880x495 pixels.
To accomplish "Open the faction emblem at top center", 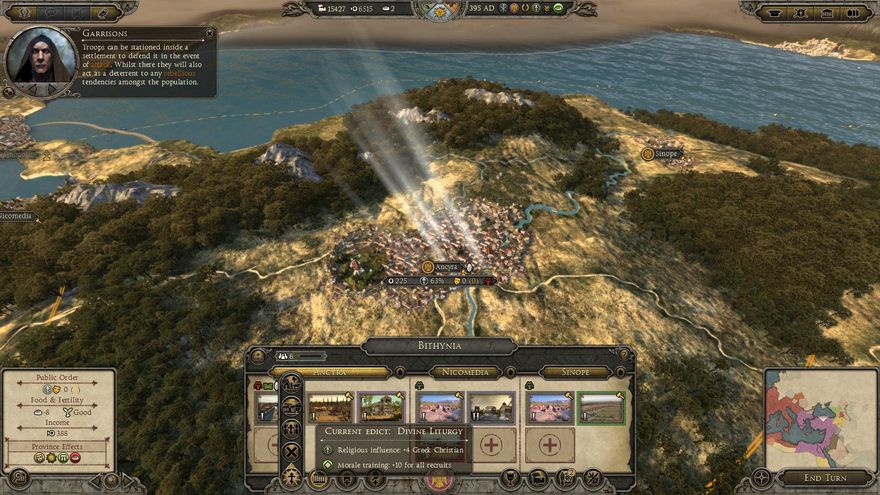I will pos(440,10).
